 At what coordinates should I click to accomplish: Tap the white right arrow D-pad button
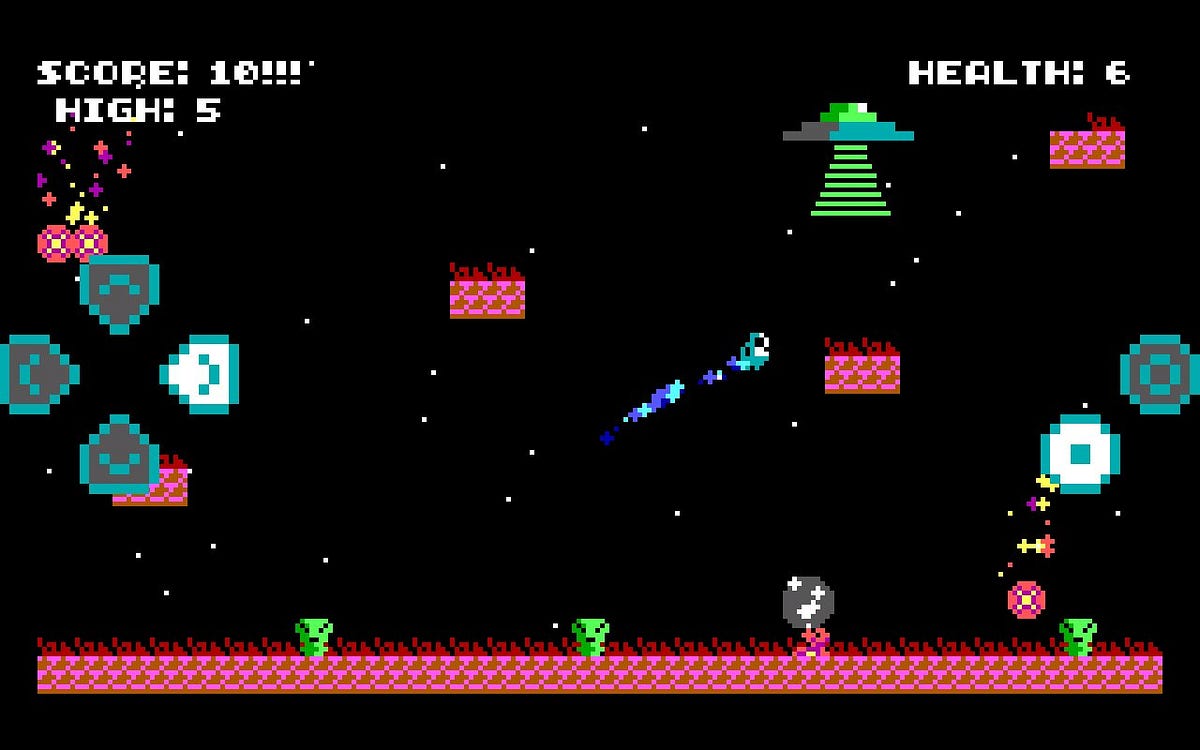point(201,374)
